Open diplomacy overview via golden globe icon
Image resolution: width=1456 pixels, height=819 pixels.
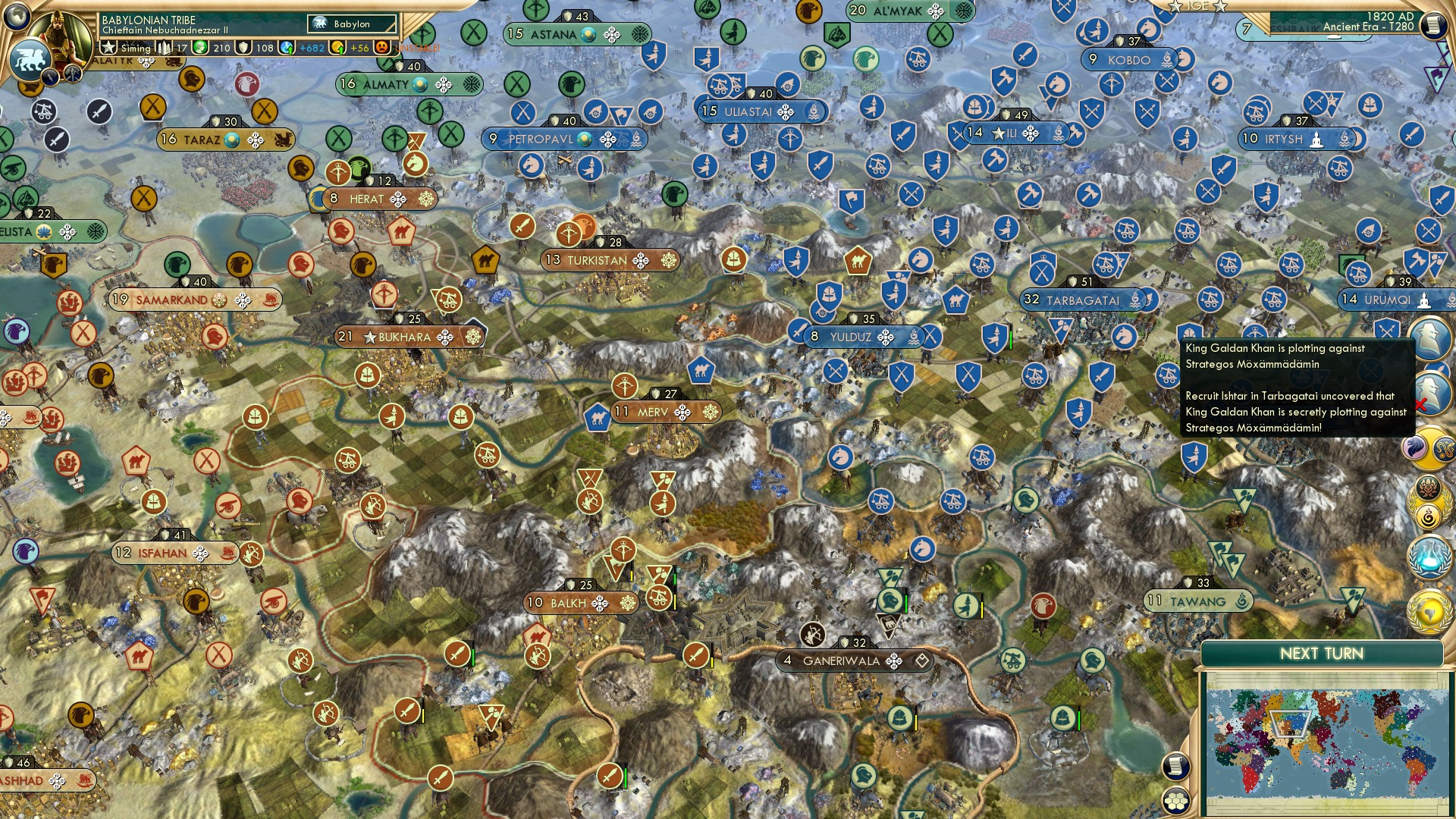coord(1430,611)
